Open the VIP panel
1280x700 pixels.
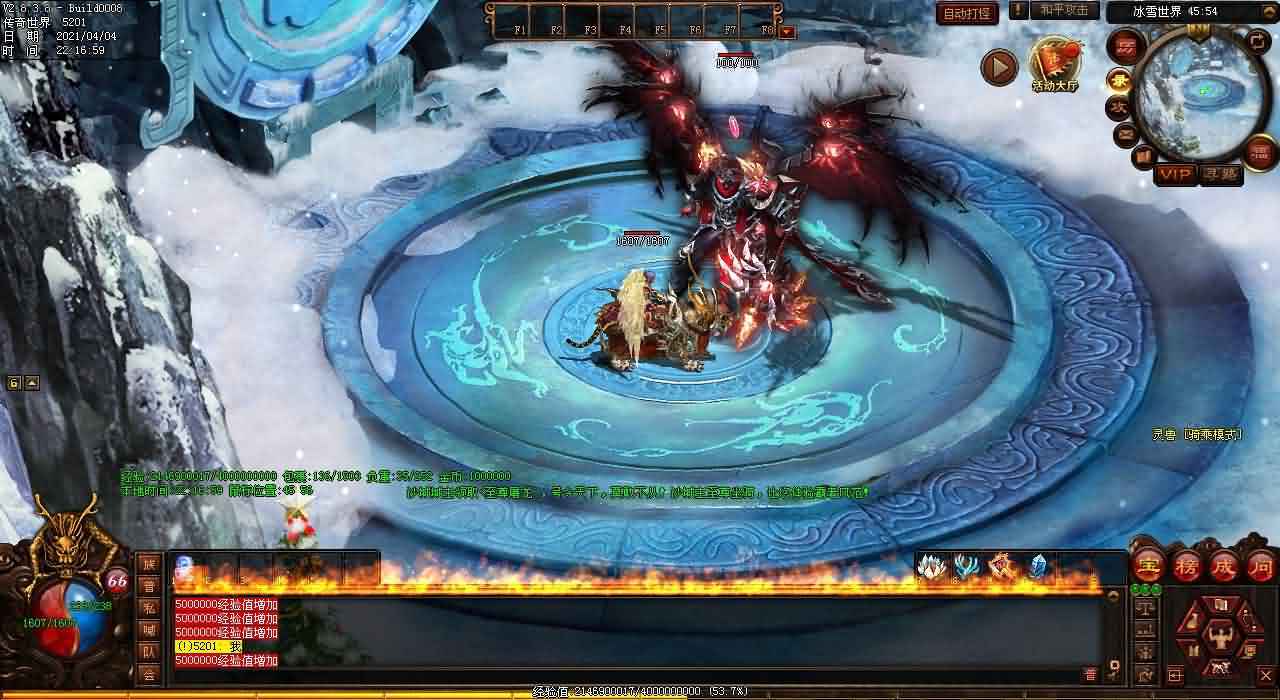coord(1175,175)
